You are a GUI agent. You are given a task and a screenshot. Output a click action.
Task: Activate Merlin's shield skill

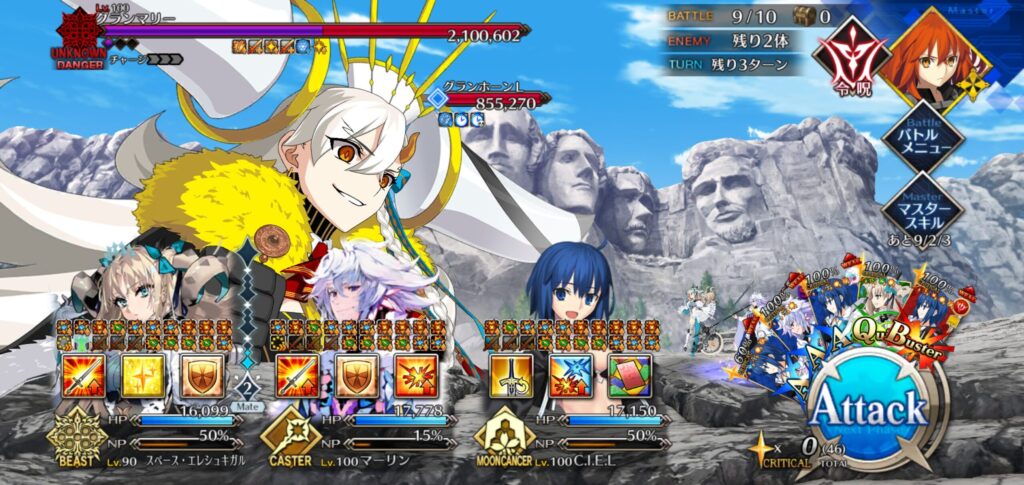pyautogui.click(x=355, y=374)
